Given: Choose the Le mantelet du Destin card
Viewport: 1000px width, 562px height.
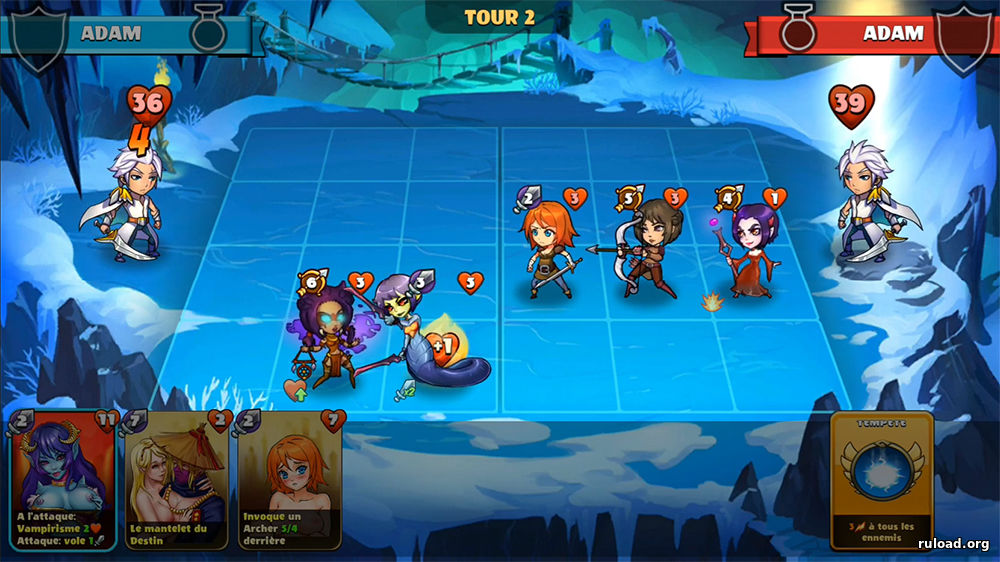Looking at the screenshot, I should 177,478.
